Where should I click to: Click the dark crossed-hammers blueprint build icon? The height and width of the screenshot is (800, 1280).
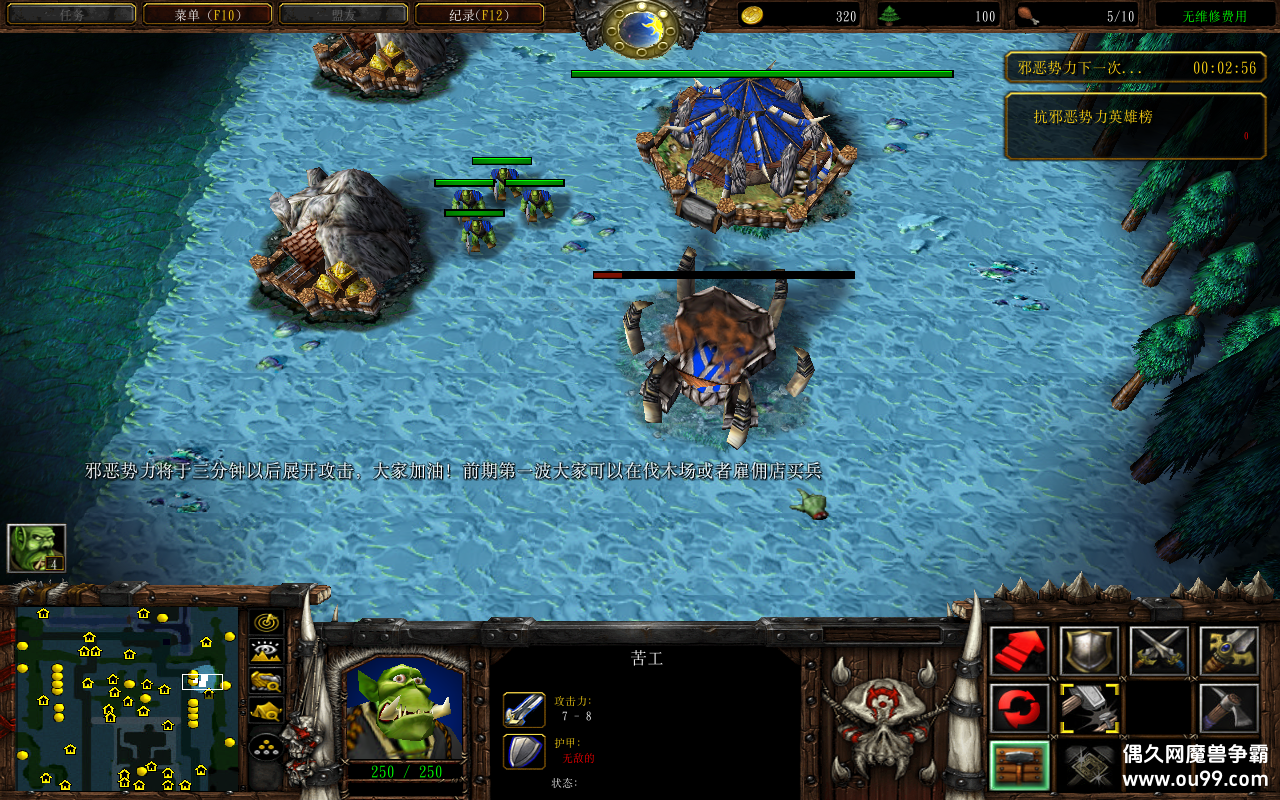click(1089, 765)
